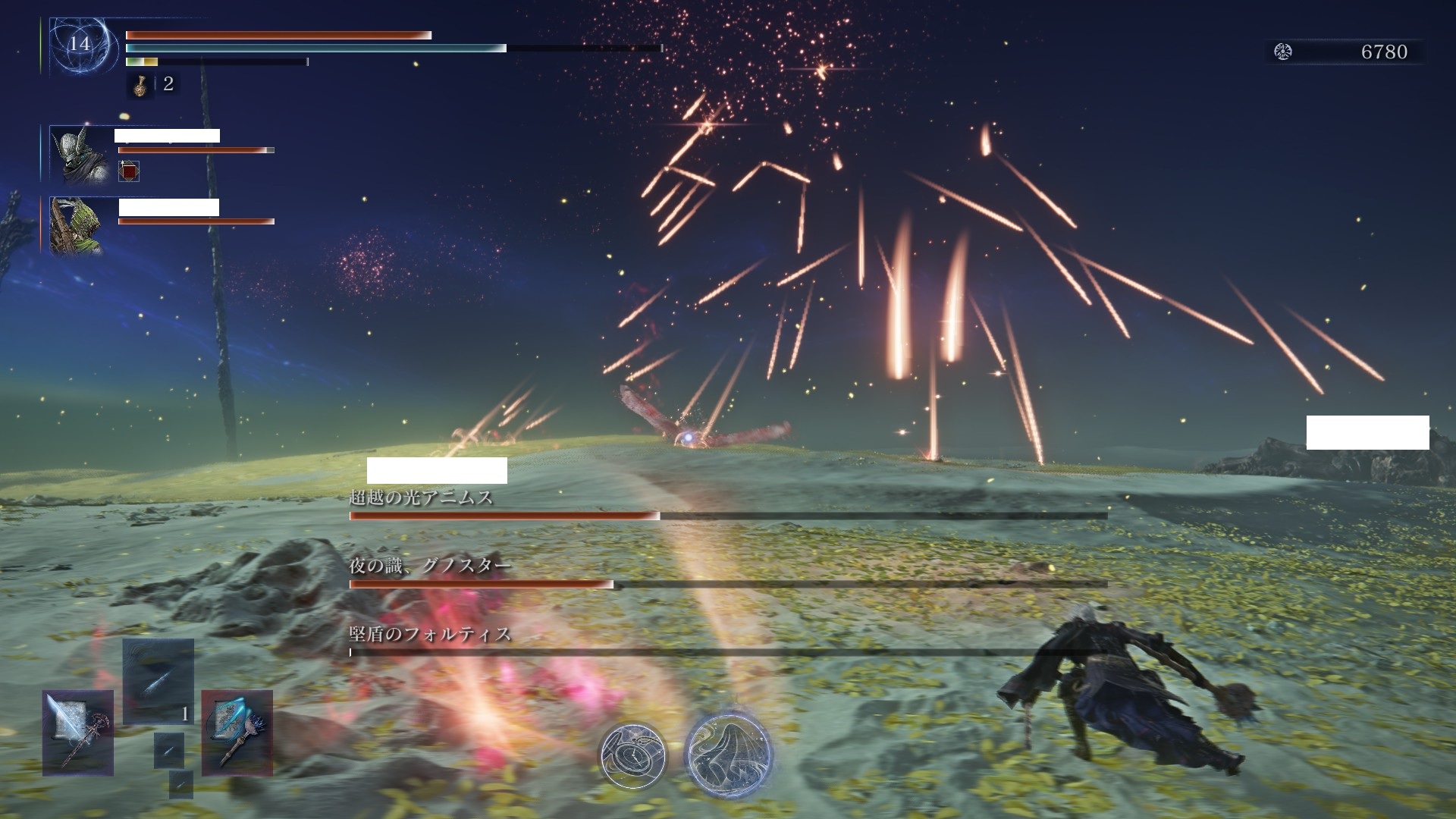Activate the pocket watch character skill

click(x=633, y=755)
